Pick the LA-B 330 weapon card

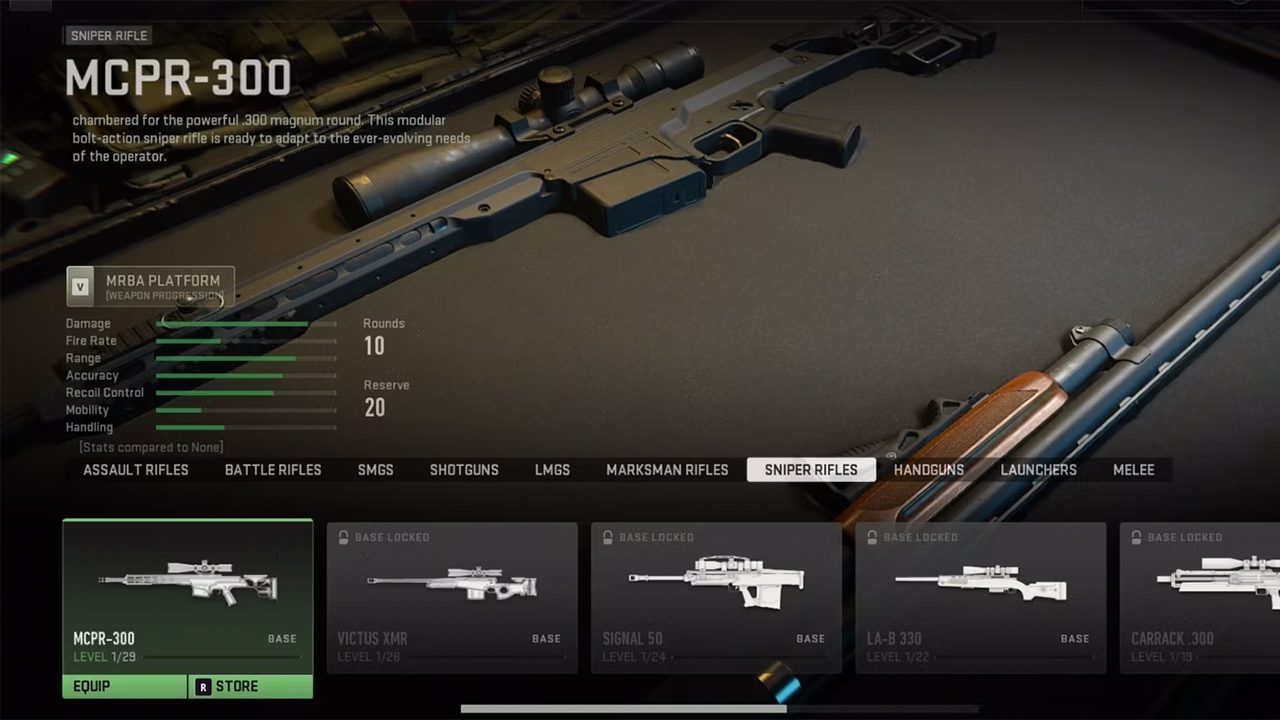(x=980, y=597)
